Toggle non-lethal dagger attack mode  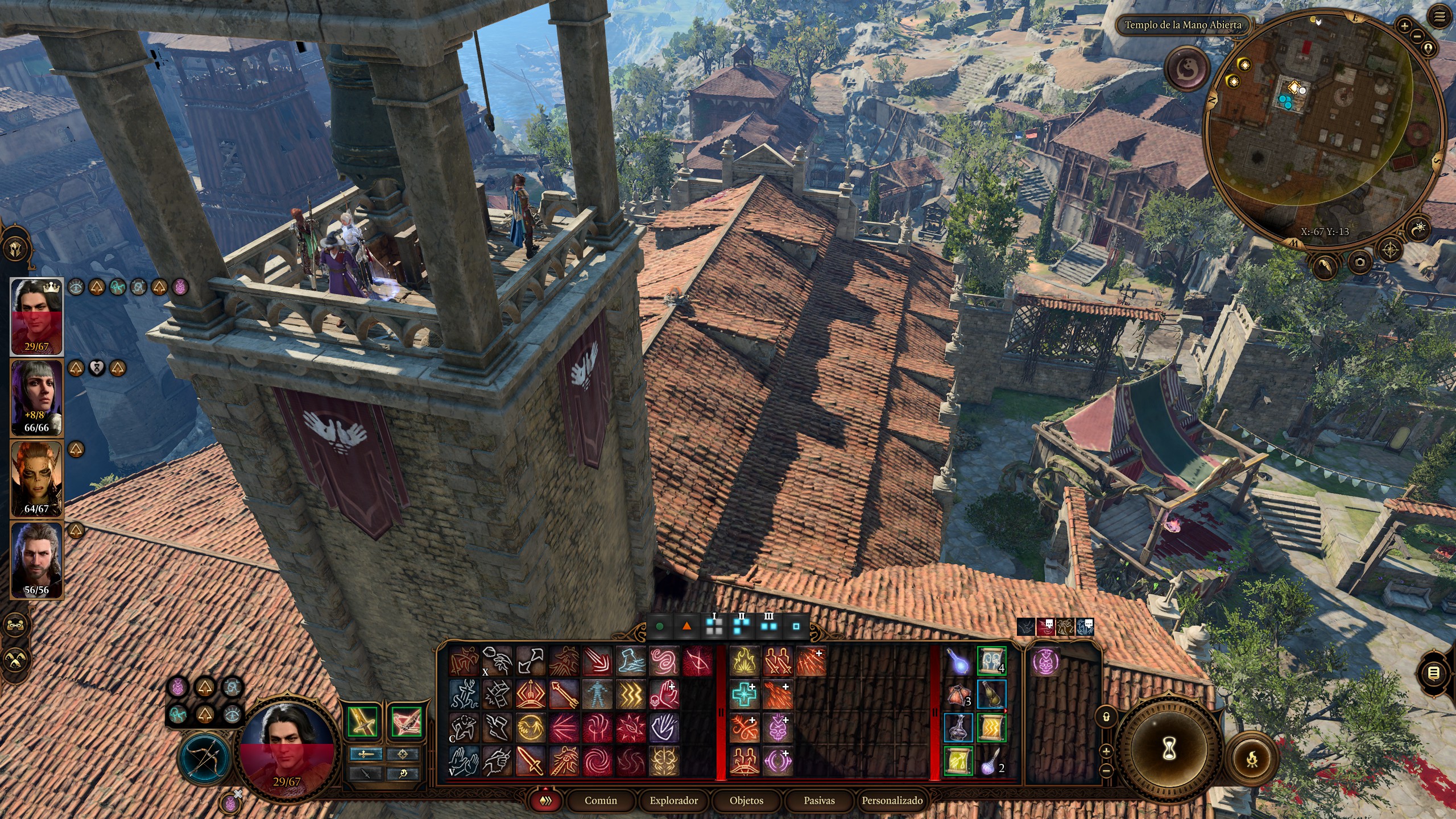coord(366,773)
